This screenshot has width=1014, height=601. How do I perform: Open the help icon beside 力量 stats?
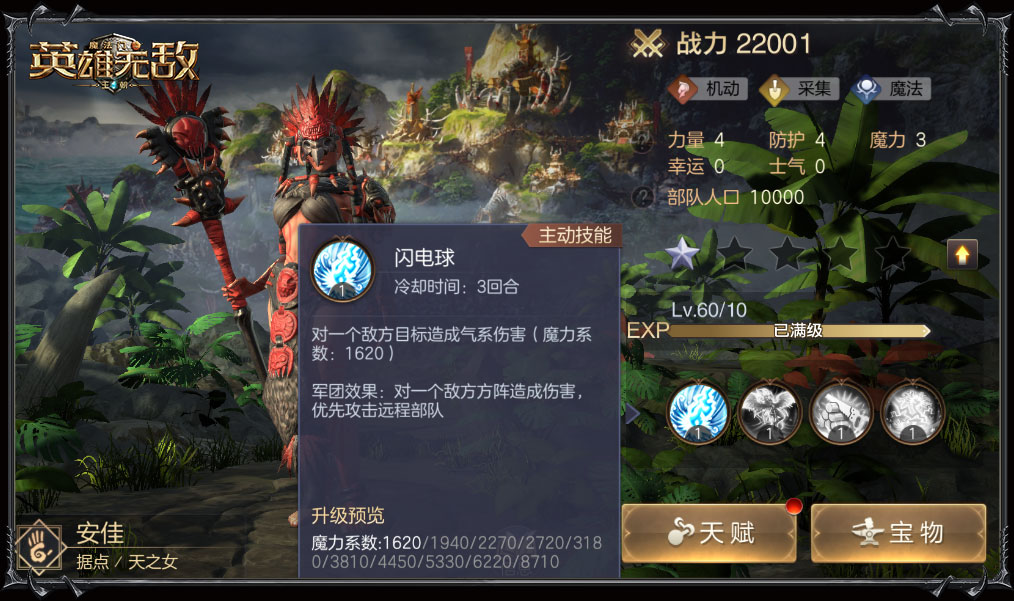[644, 141]
